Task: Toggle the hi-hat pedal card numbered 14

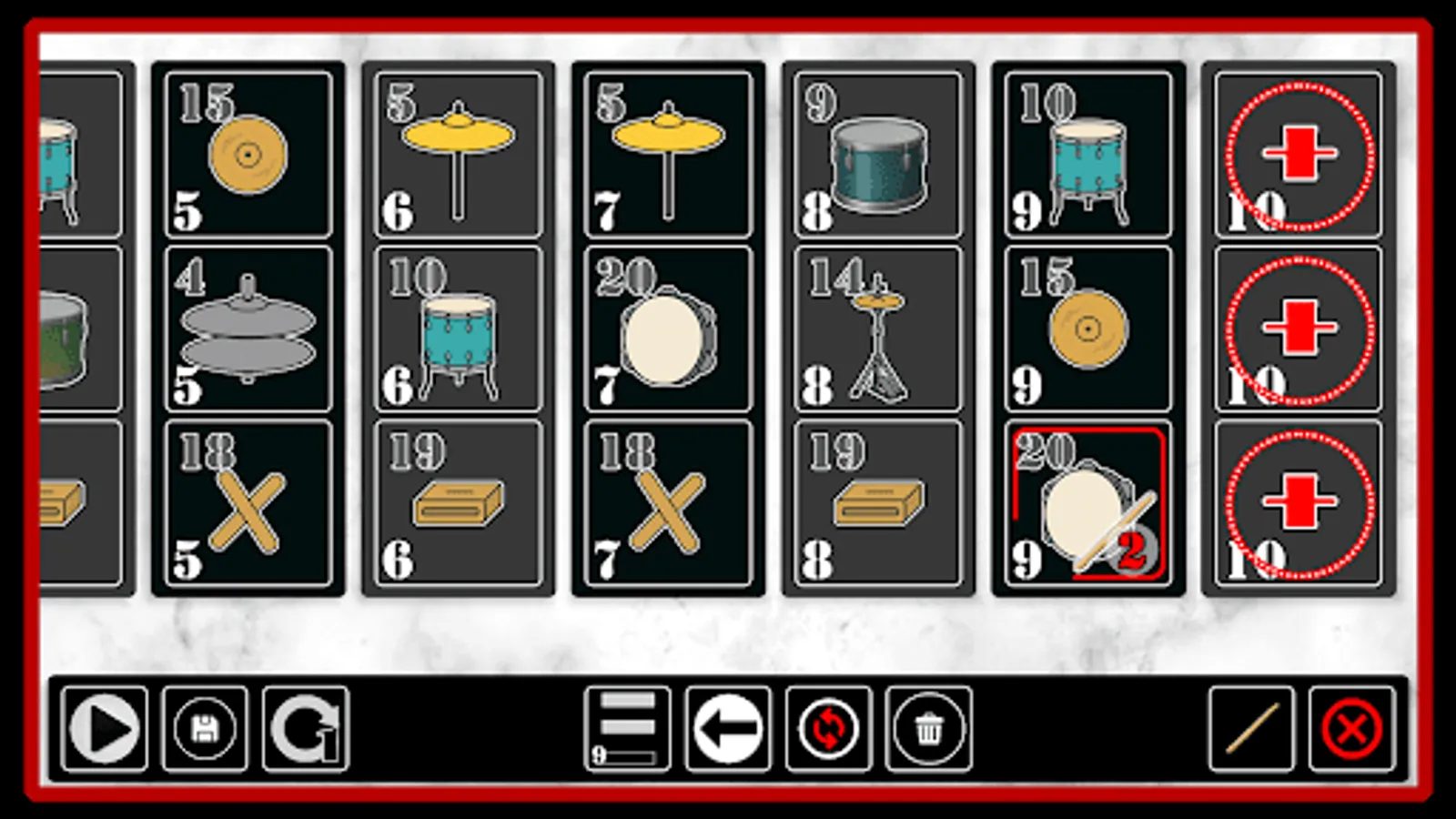Action: click(876, 328)
